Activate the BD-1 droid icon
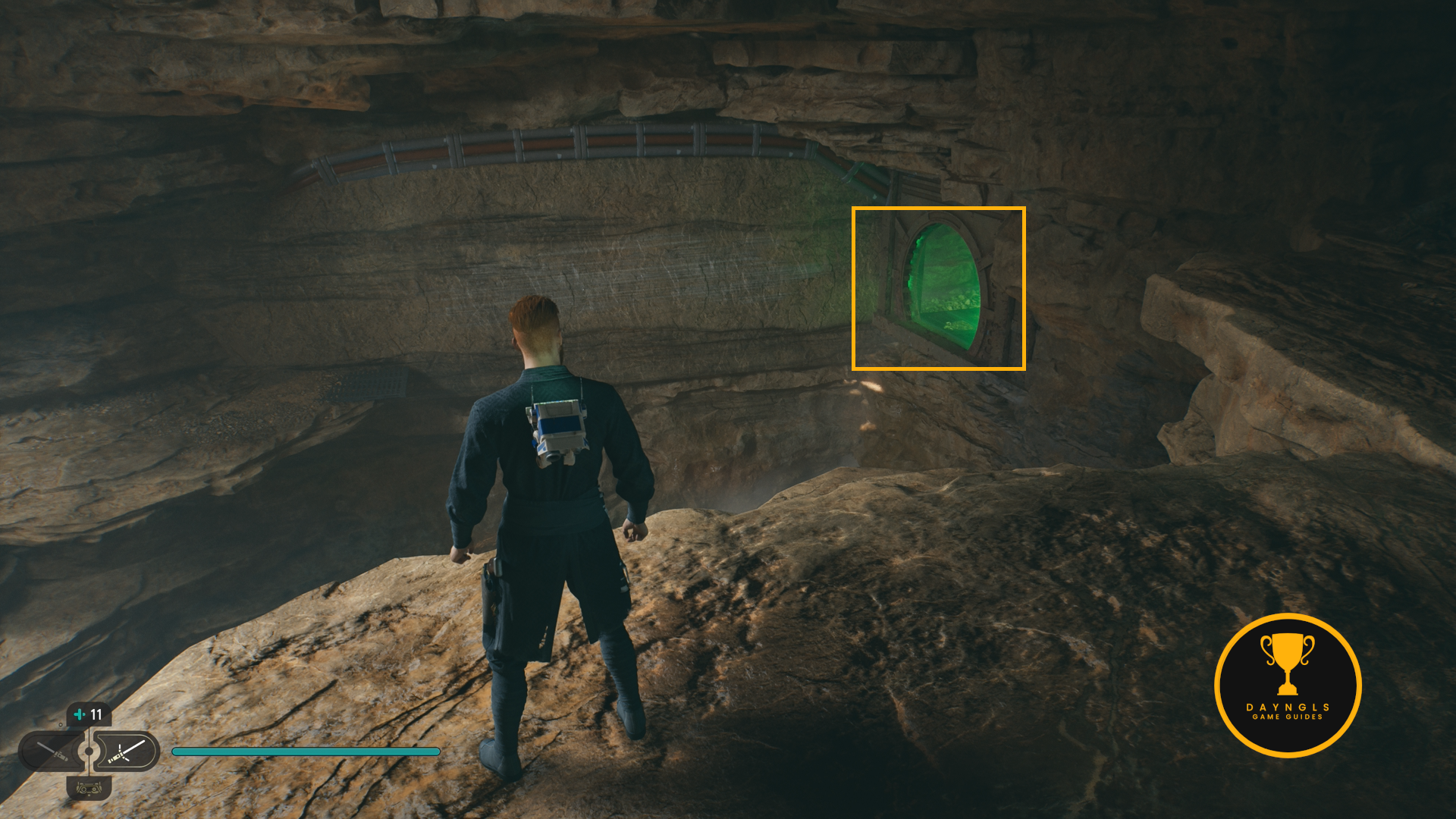The height and width of the screenshot is (819, 1456). coord(89,789)
